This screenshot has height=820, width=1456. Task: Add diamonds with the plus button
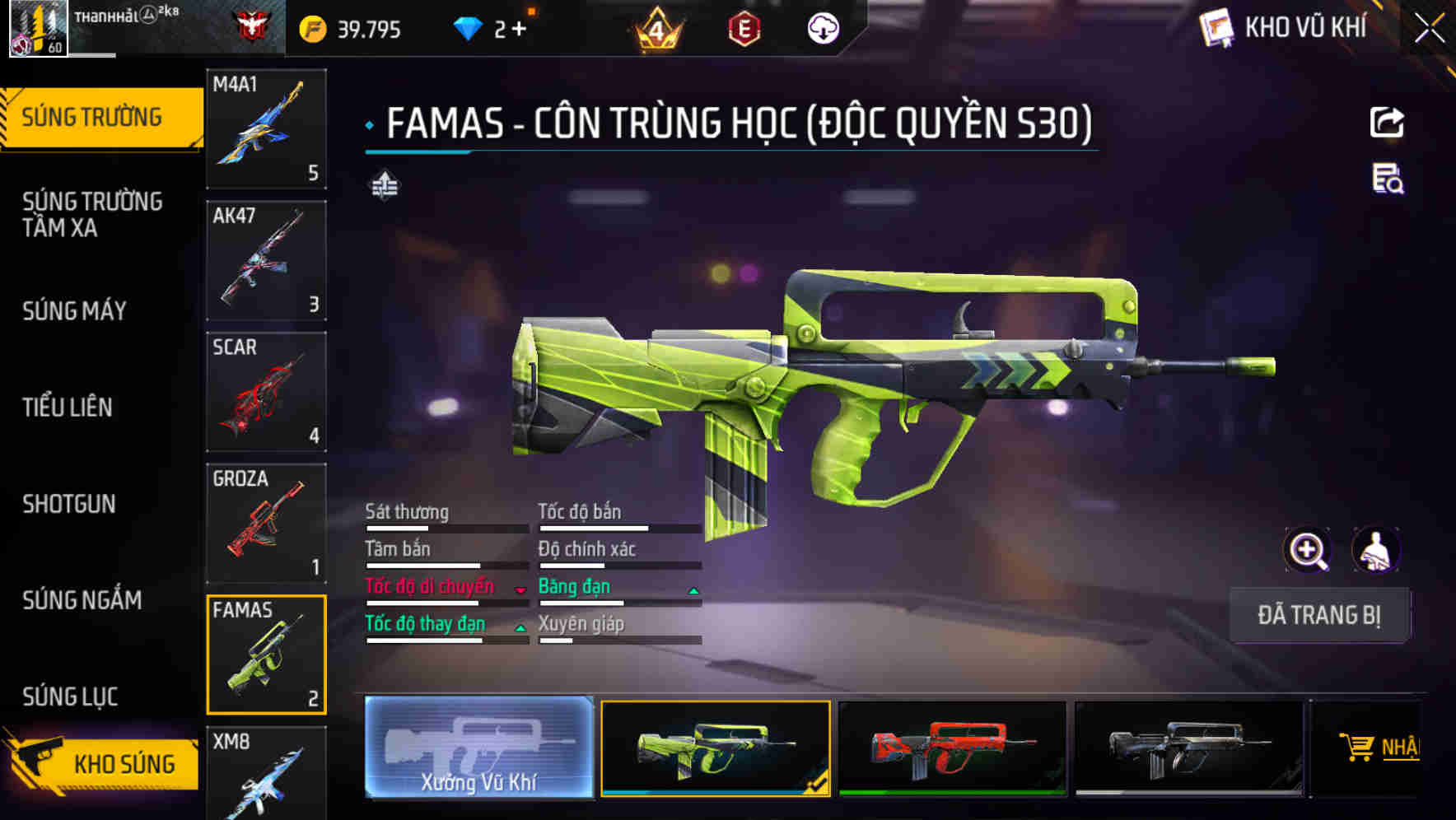point(519,30)
